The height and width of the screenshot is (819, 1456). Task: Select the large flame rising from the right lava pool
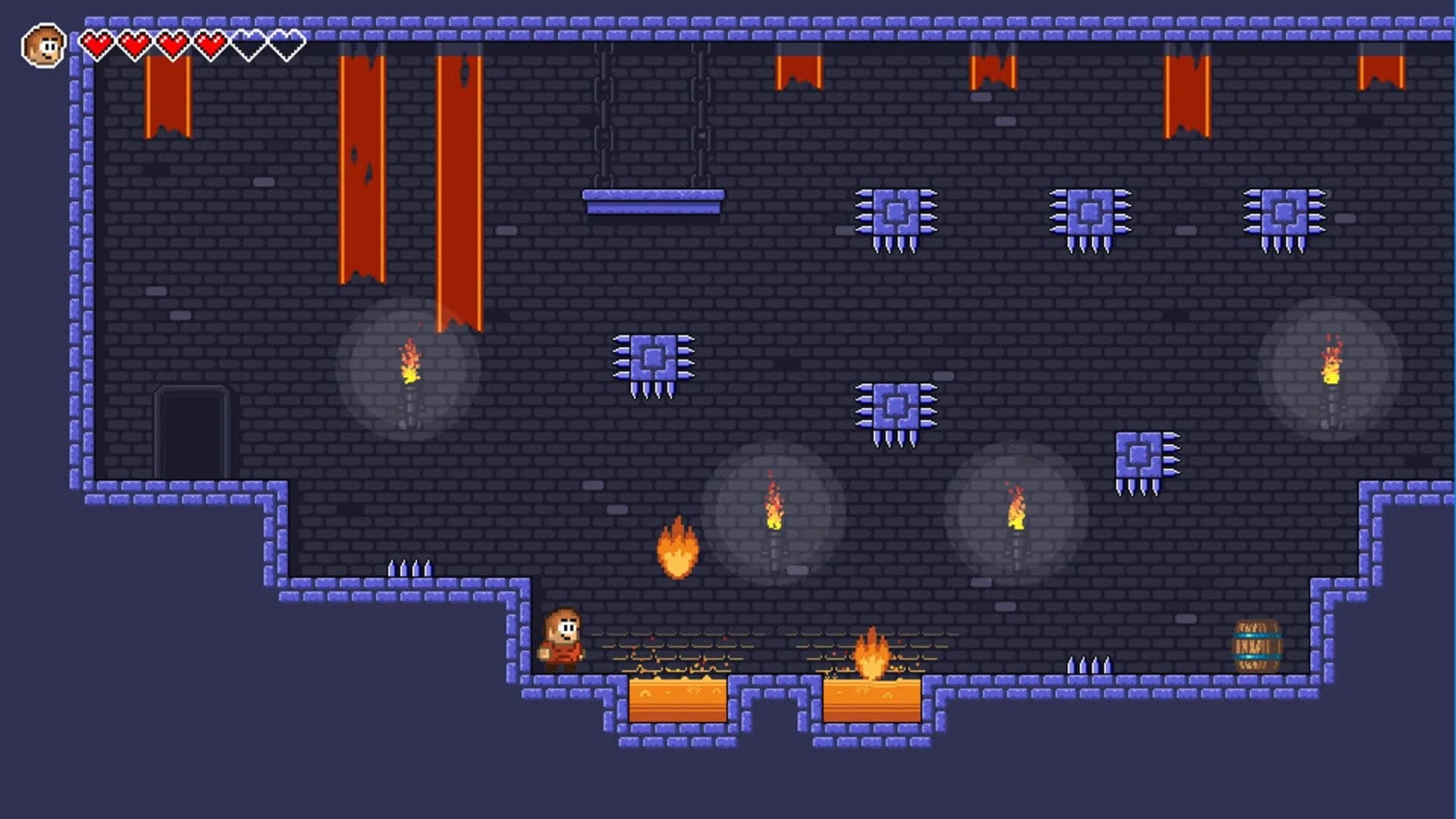[x=874, y=654]
